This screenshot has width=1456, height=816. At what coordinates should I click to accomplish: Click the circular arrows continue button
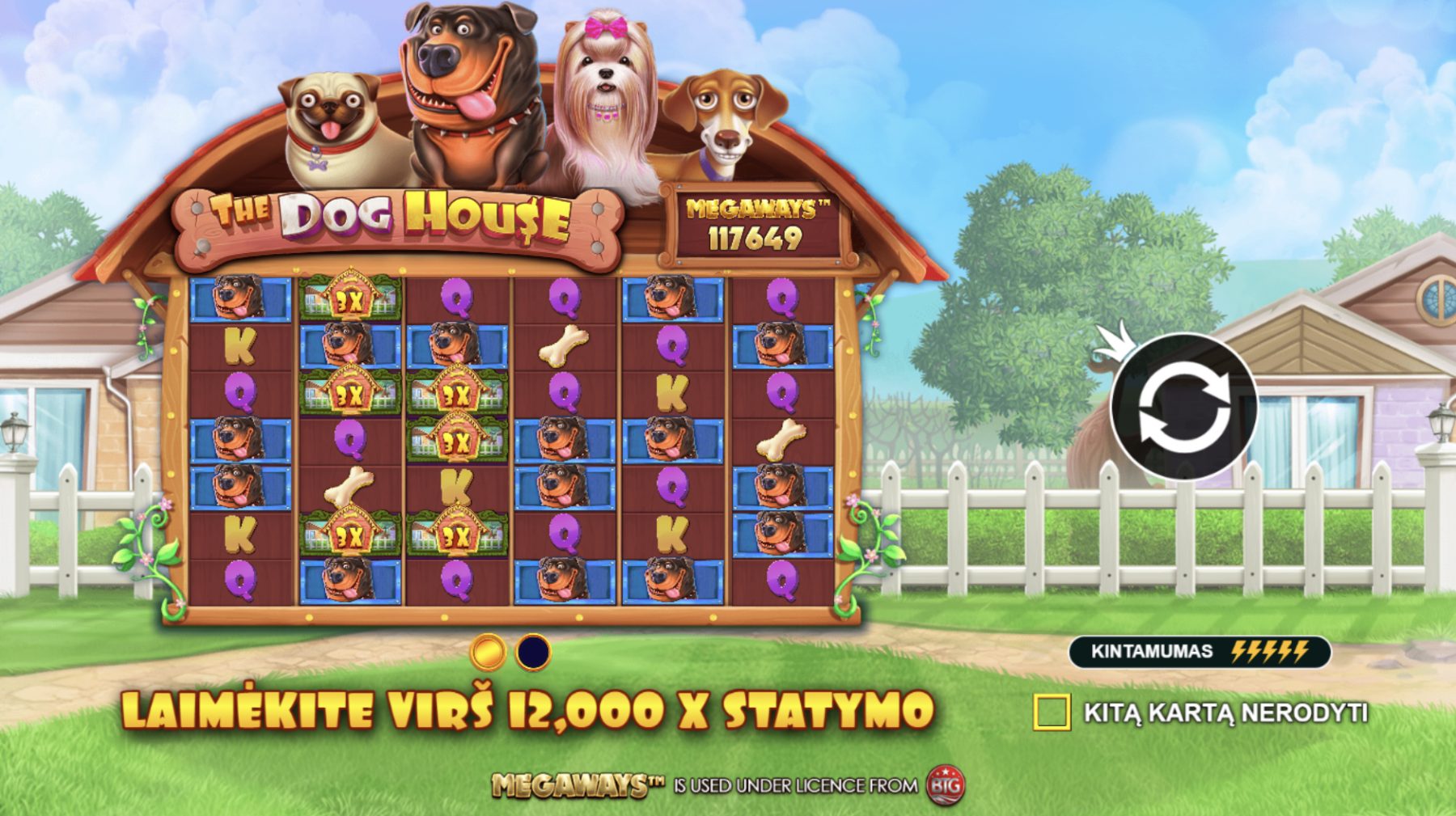pyautogui.click(x=1183, y=406)
